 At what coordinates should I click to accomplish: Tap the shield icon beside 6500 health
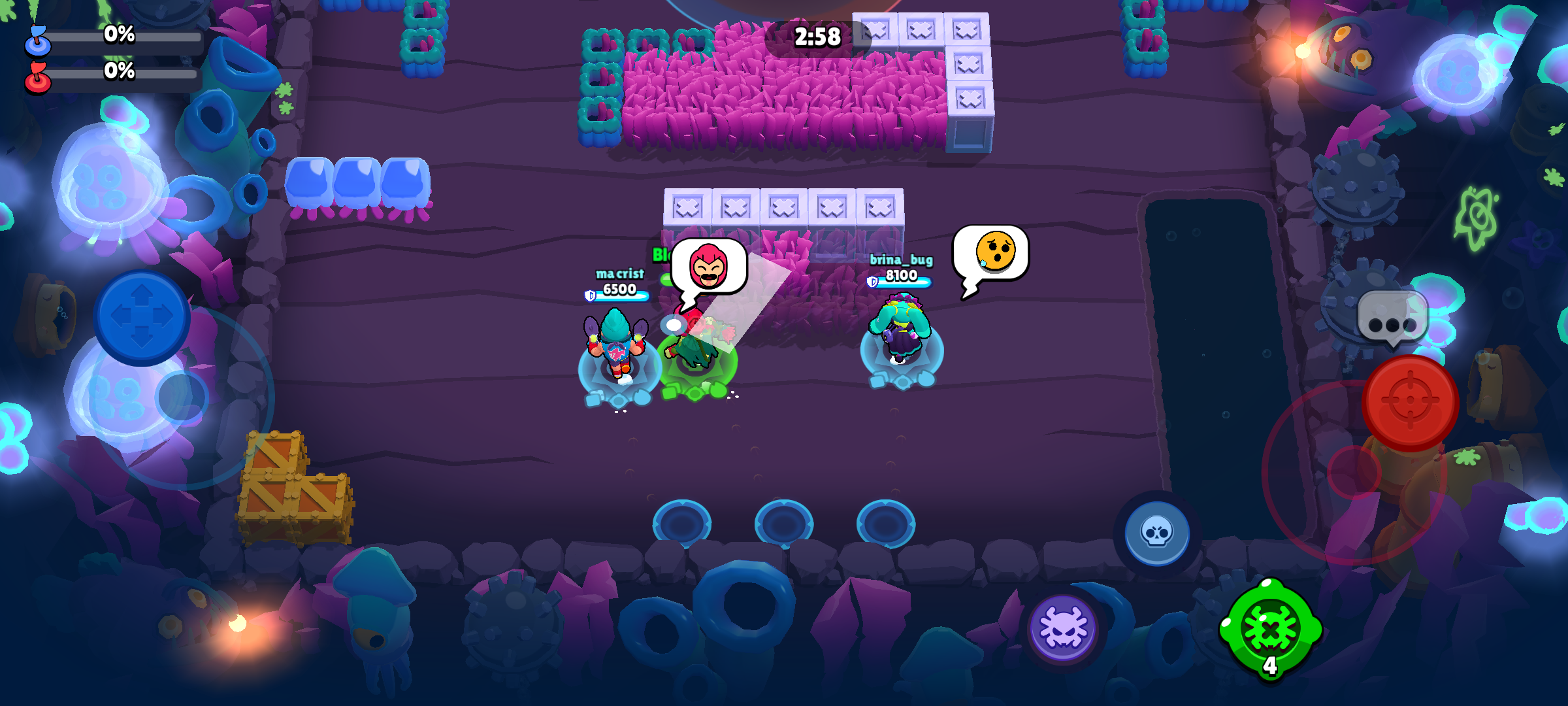(589, 295)
